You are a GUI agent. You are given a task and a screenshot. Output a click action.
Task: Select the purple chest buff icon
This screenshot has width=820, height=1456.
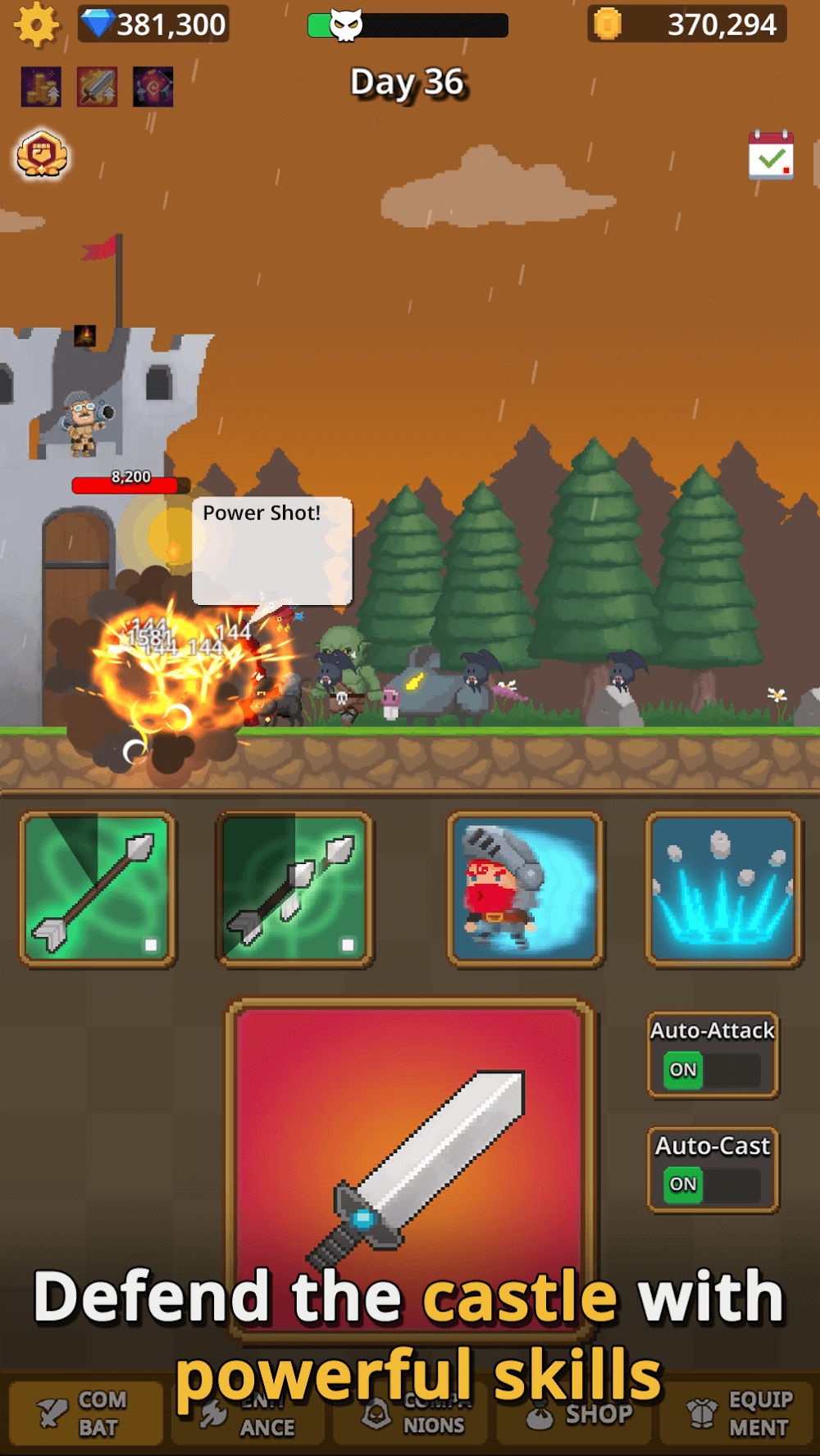pyautogui.click(x=153, y=87)
